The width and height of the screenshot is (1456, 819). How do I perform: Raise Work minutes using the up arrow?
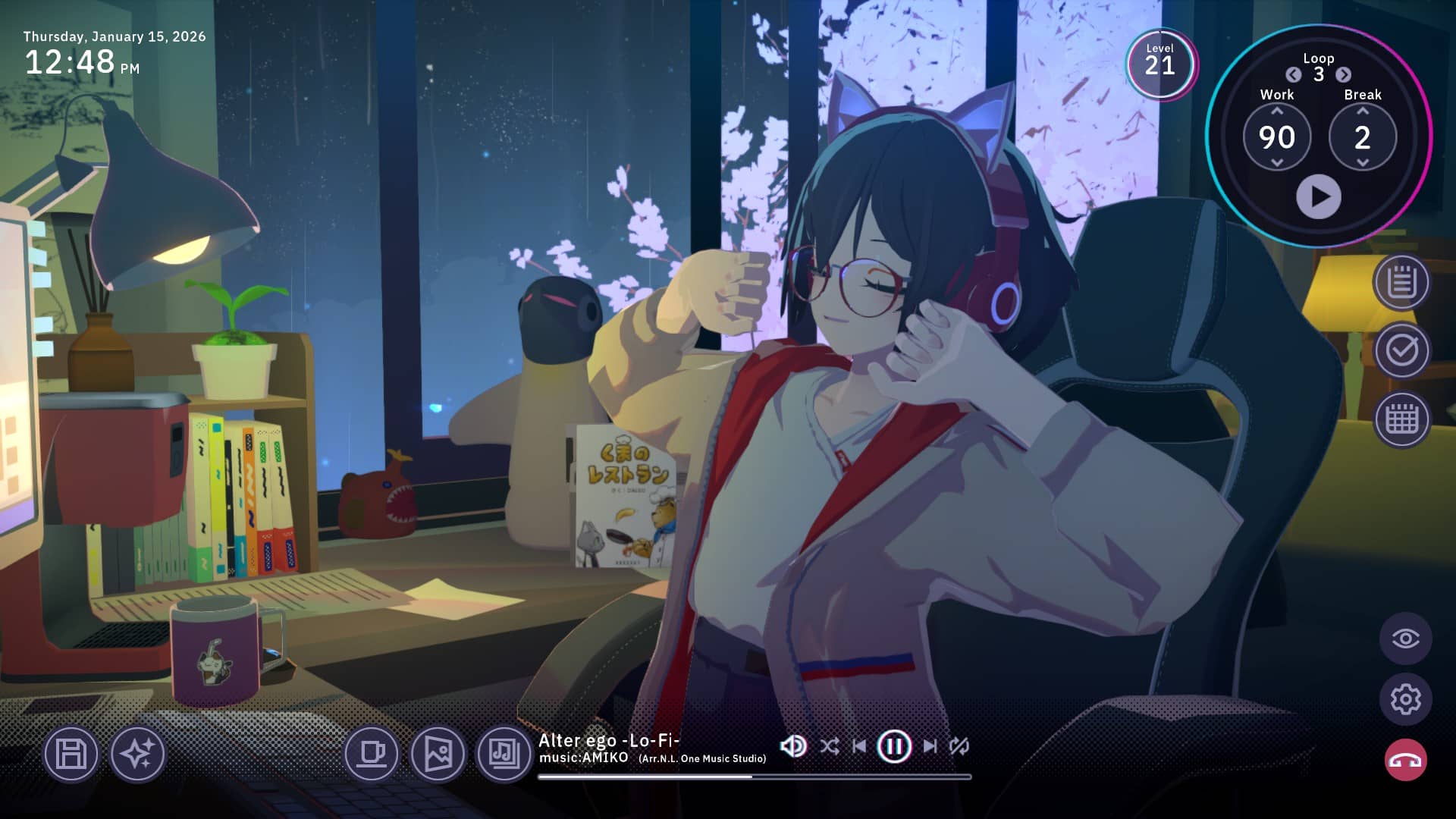coord(1277,111)
